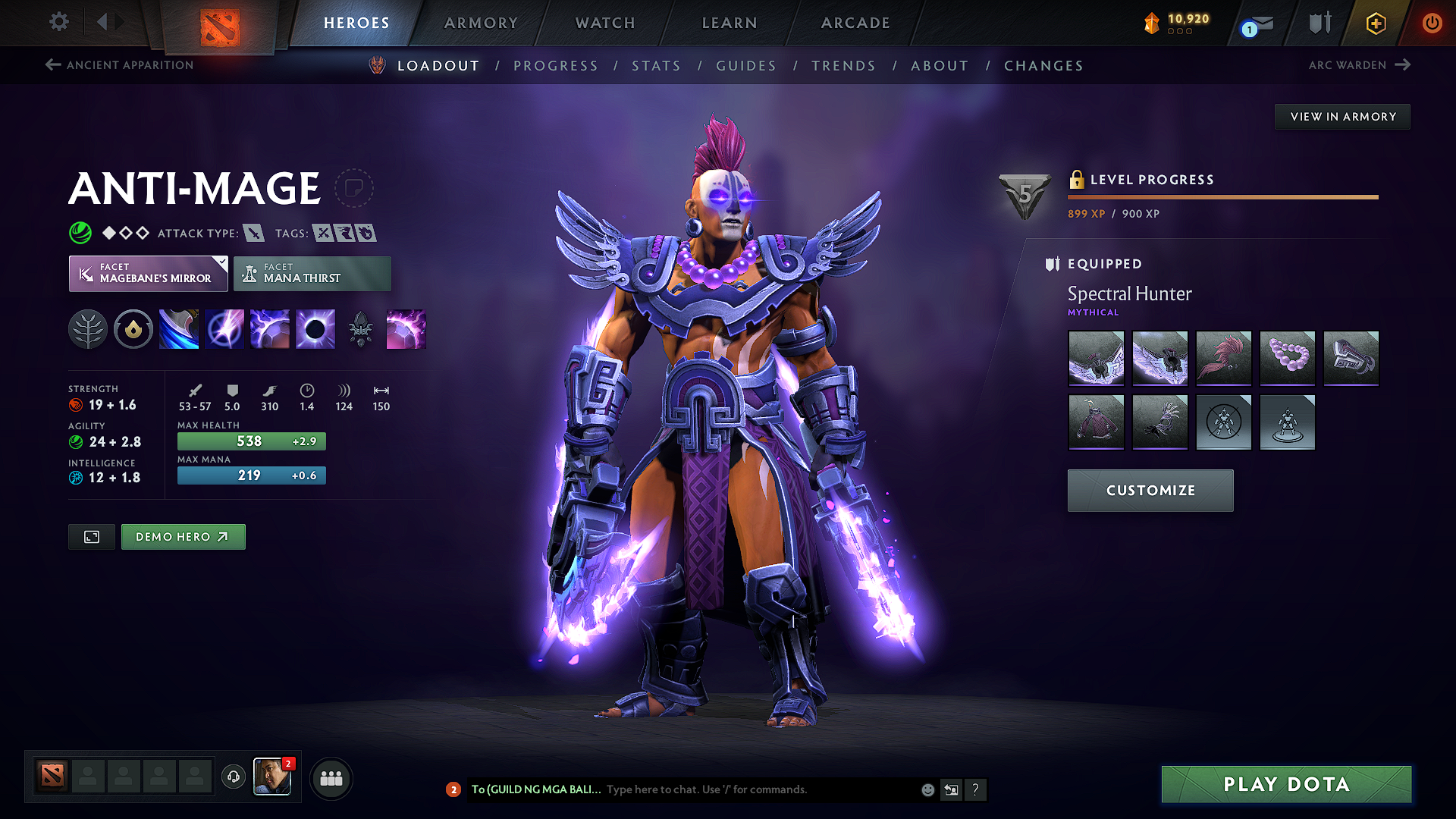Switch to the Guides tab
The width and height of the screenshot is (1456, 819).
coord(745,65)
